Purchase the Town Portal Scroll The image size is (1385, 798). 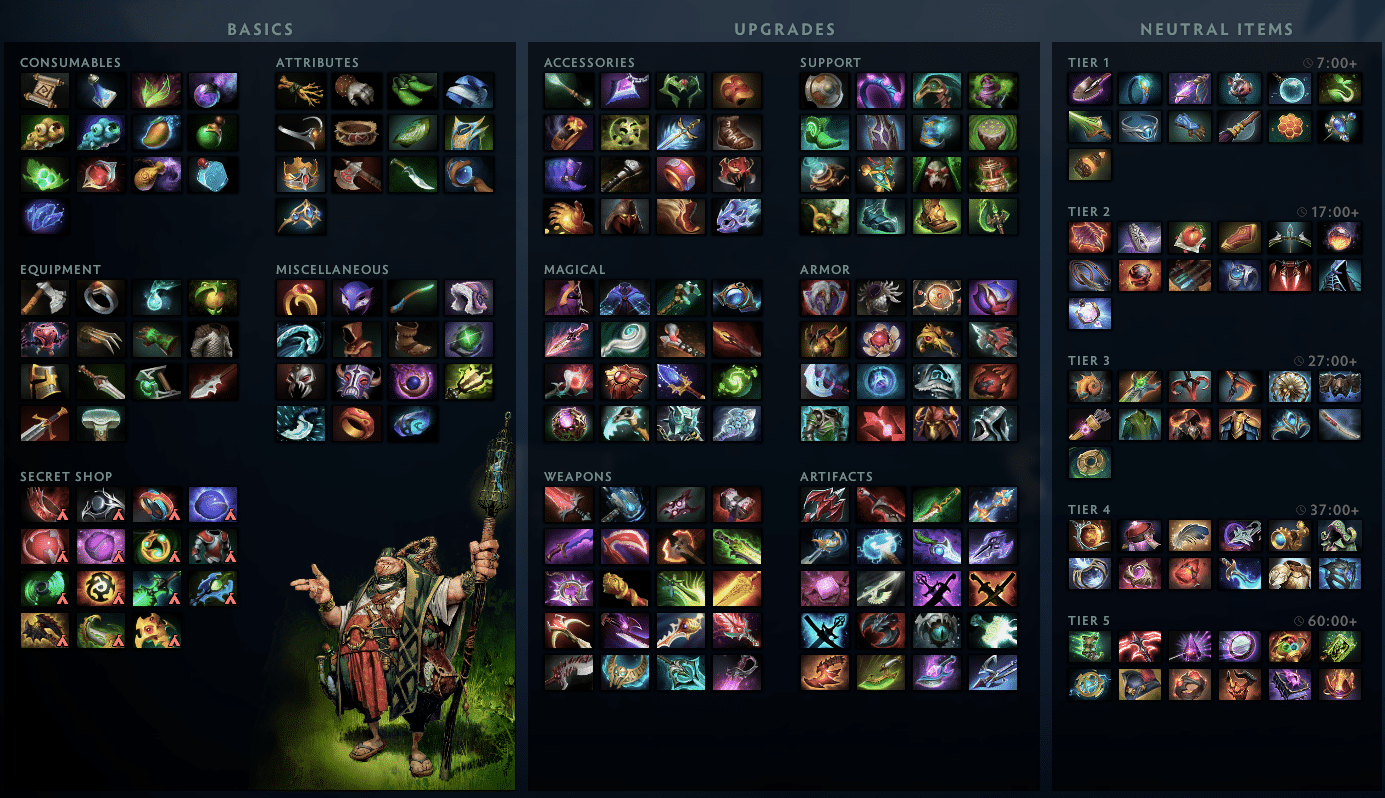pos(45,89)
